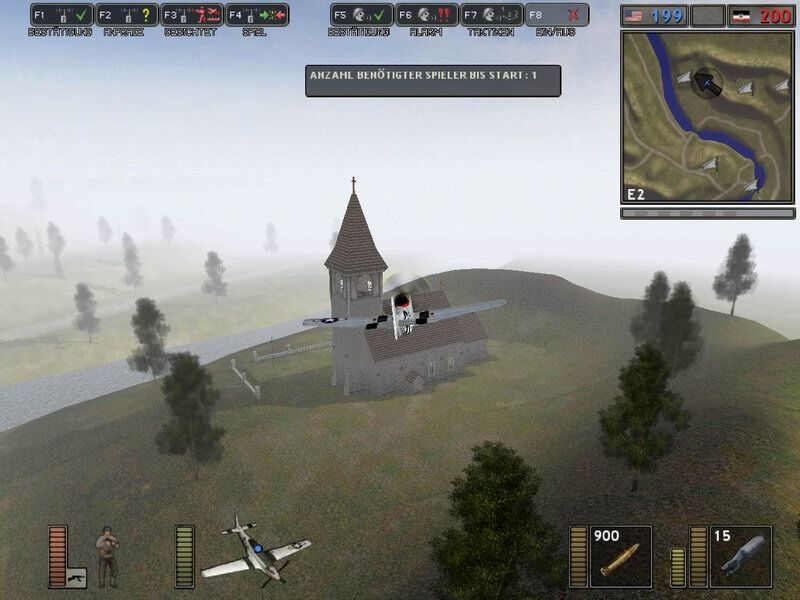Activate the F5 Bestätigung radio button
This screenshot has height=600, width=800.
pyautogui.click(x=361, y=15)
